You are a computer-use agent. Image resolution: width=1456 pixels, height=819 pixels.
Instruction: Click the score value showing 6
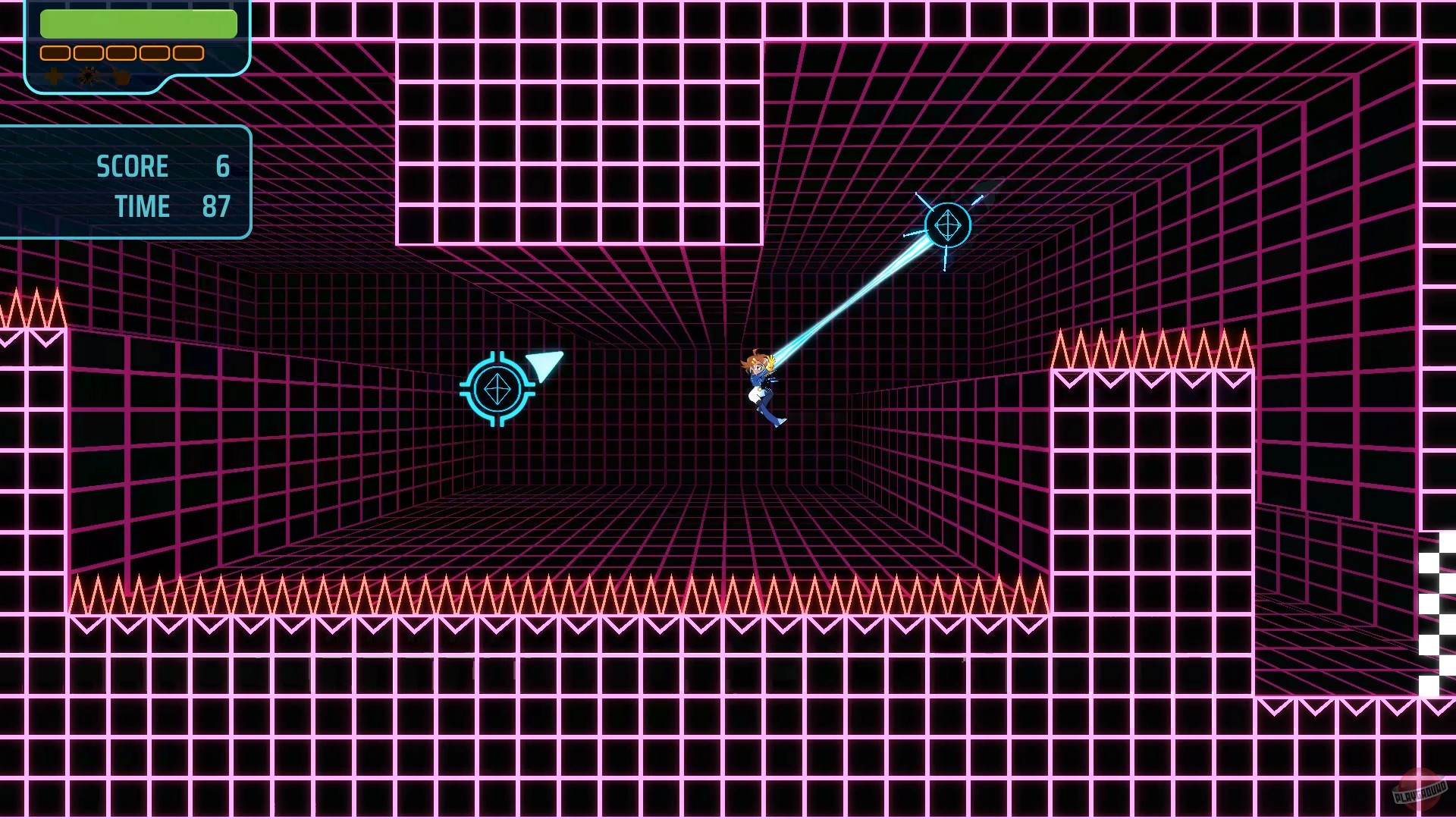pos(224,166)
